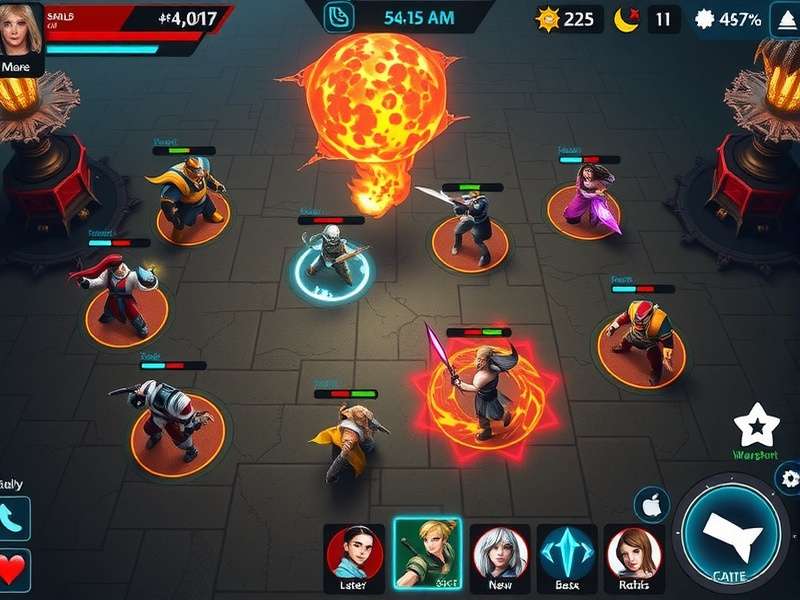Click the More button under the portrait
Viewport: 800px width, 600px height.
coord(21,66)
